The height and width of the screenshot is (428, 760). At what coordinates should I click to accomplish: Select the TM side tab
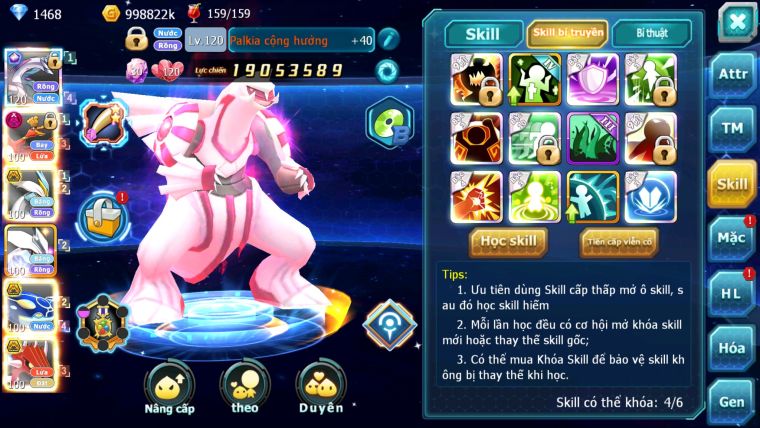(x=732, y=129)
